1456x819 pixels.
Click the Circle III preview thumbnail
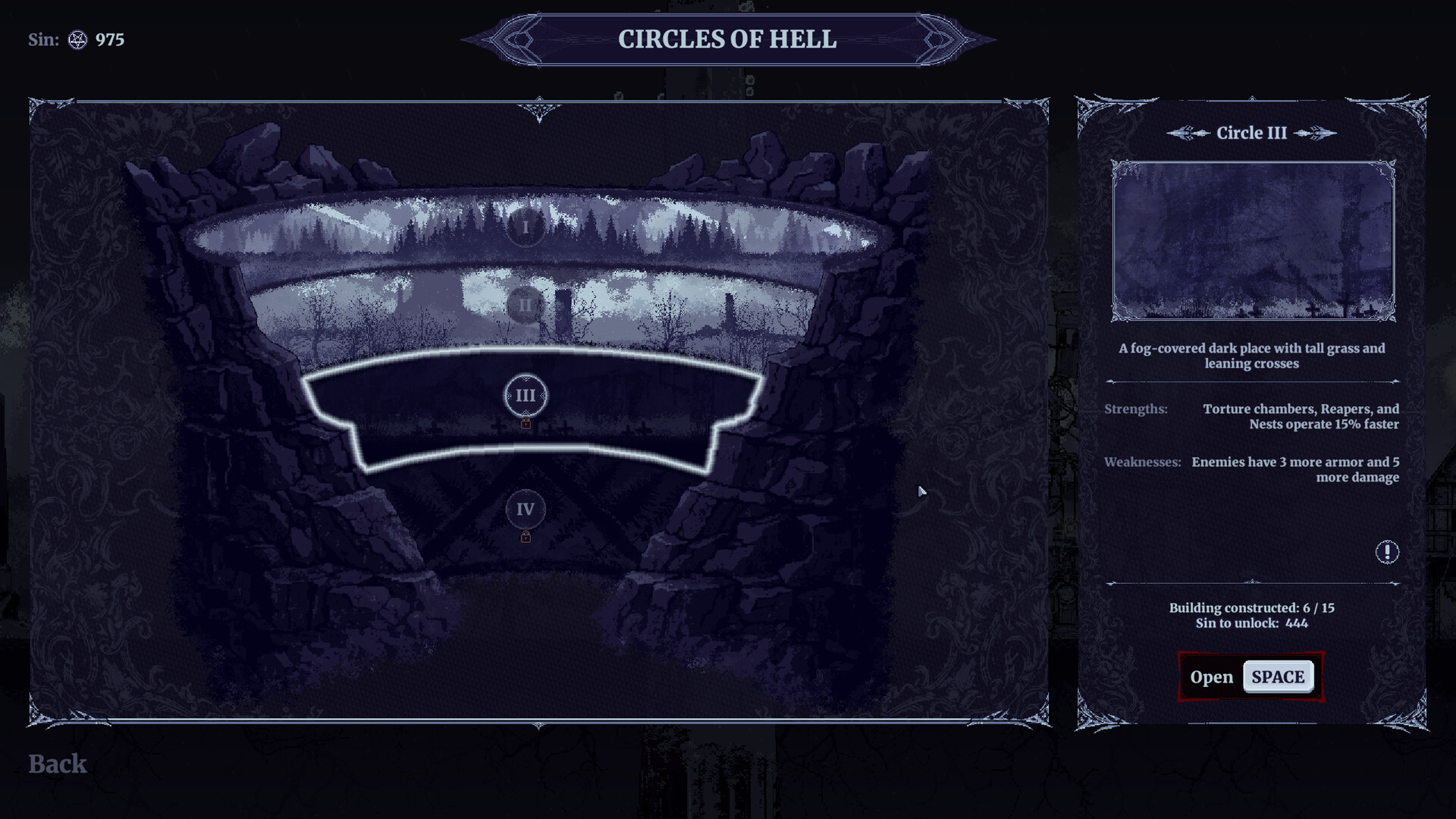pyautogui.click(x=1253, y=240)
